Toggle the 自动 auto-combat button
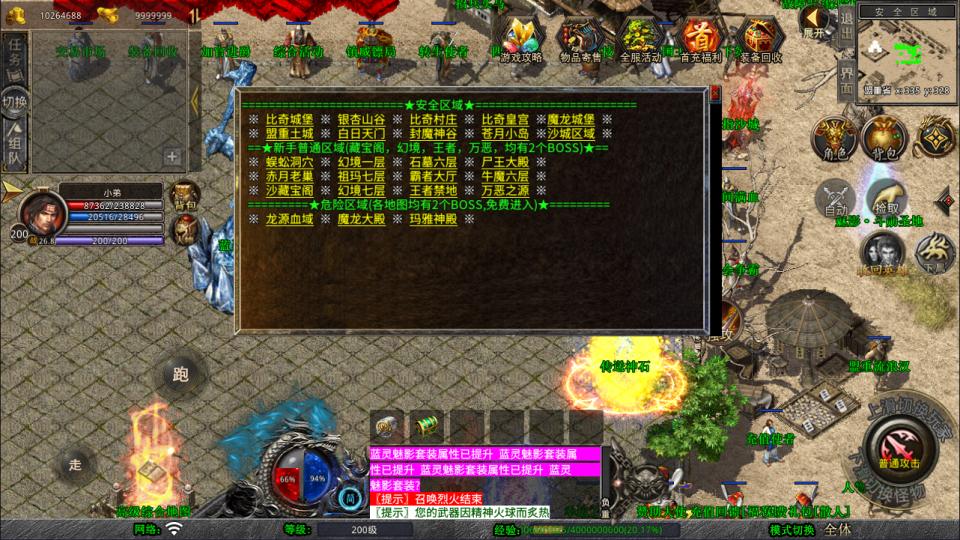 click(x=835, y=199)
